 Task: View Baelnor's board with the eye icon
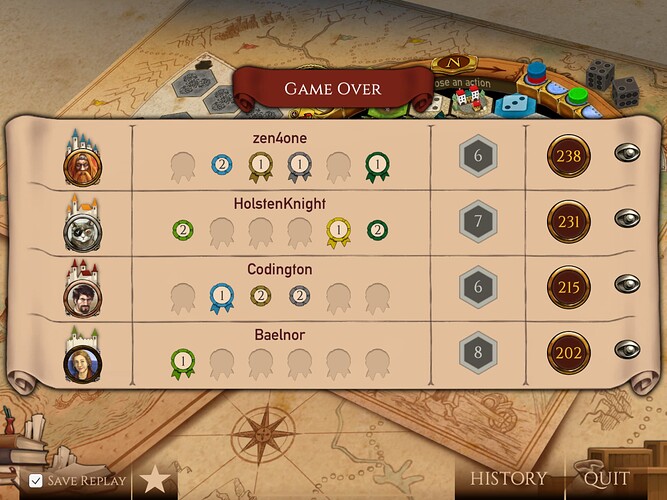pos(627,349)
